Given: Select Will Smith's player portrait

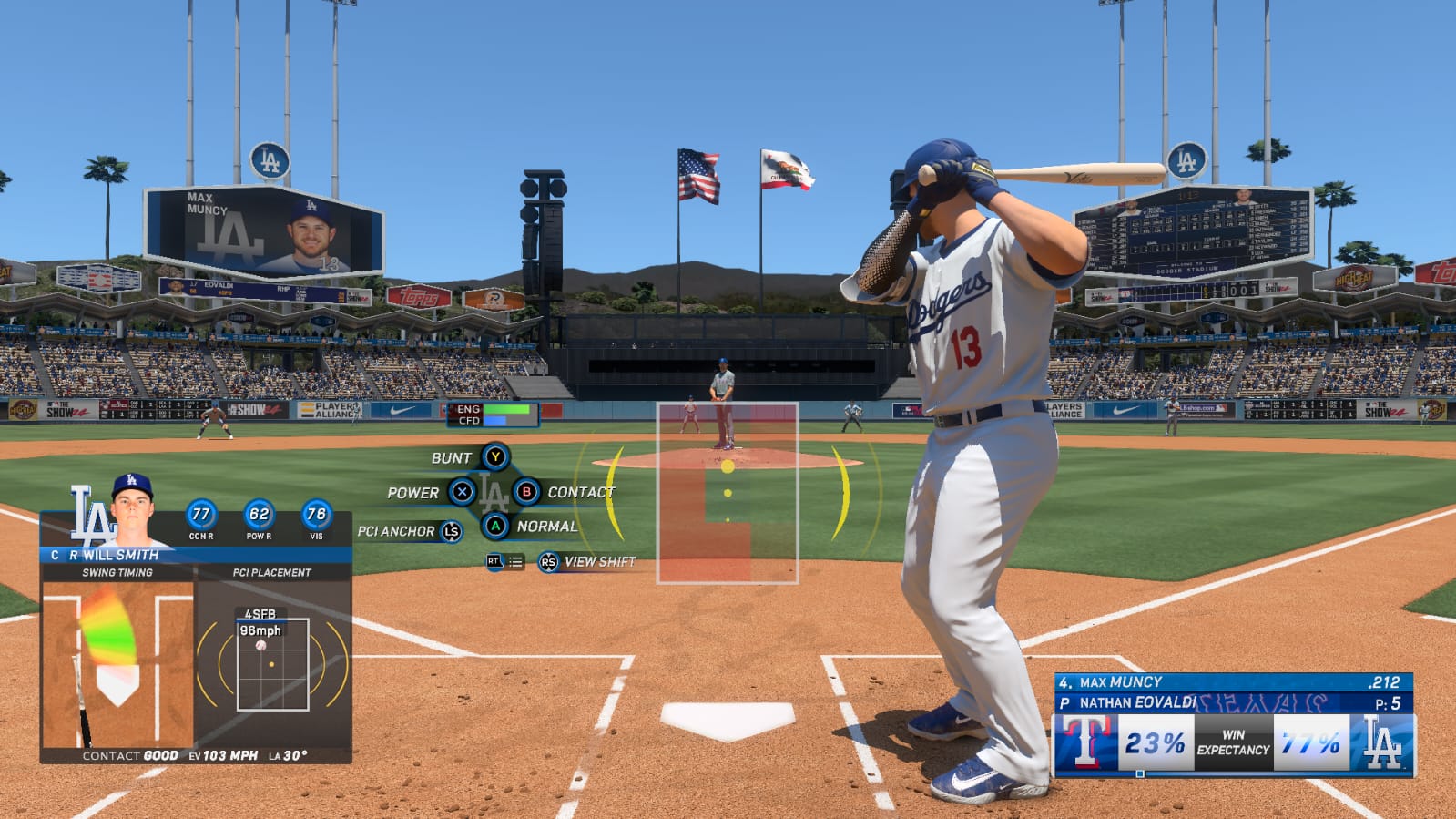Looking at the screenshot, I should pos(132,510).
